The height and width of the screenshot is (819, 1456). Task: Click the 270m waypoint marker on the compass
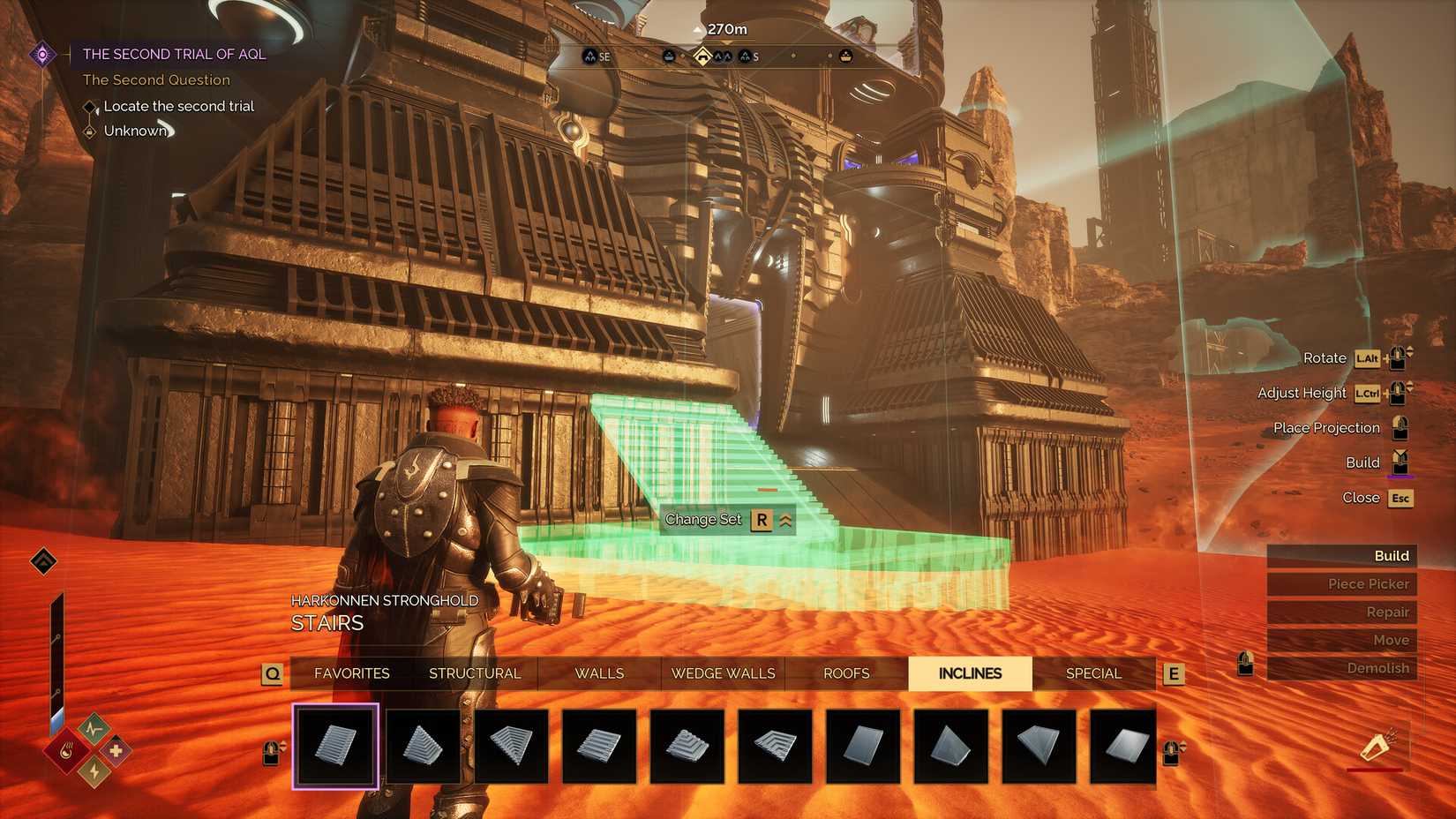[x=703, y=56]
